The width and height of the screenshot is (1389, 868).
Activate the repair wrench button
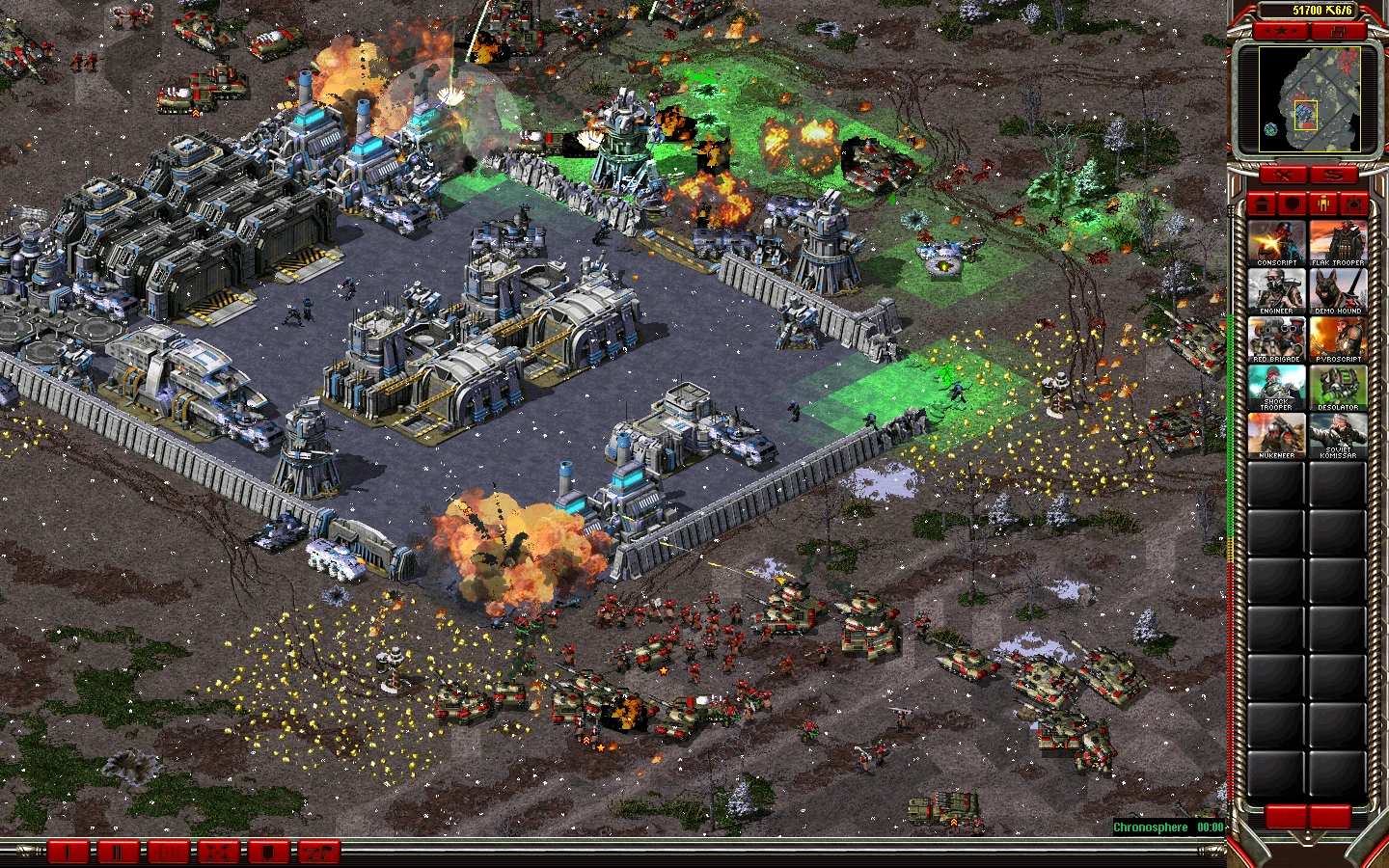click(1284, 175)
